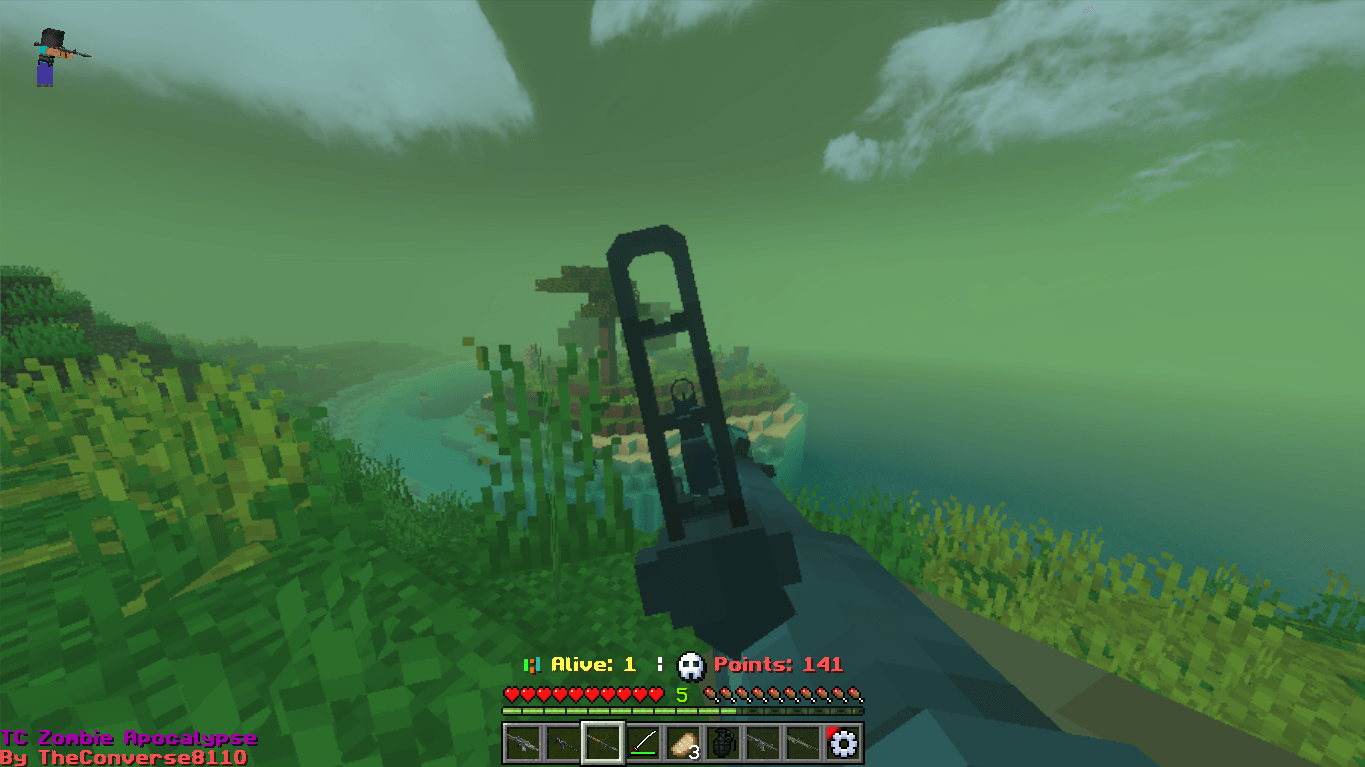Select the bread stack in the hotbar
Screen dimensions: 1365x767
[x=683, y=743]
